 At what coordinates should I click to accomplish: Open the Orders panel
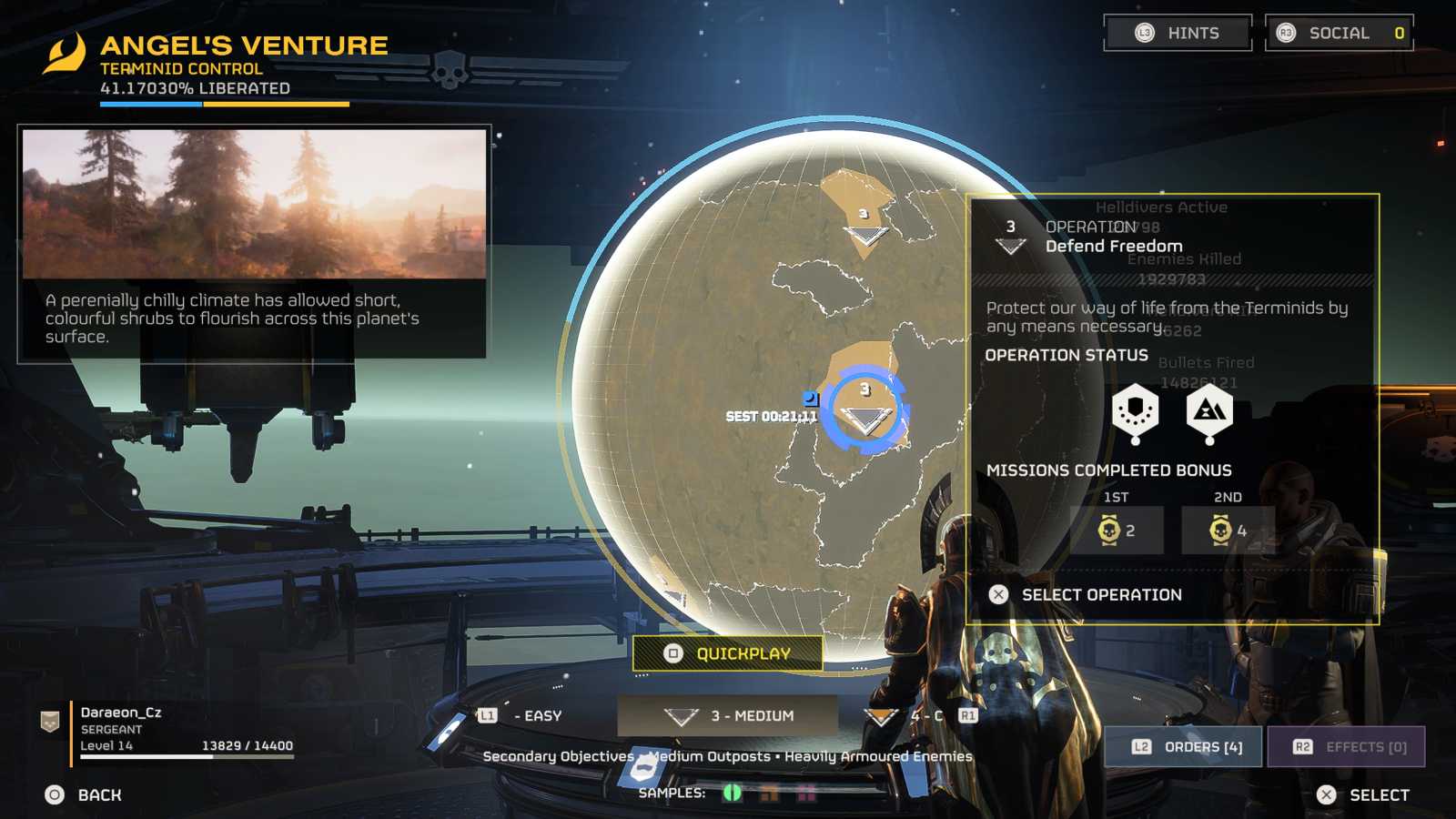coord(1183,747)
